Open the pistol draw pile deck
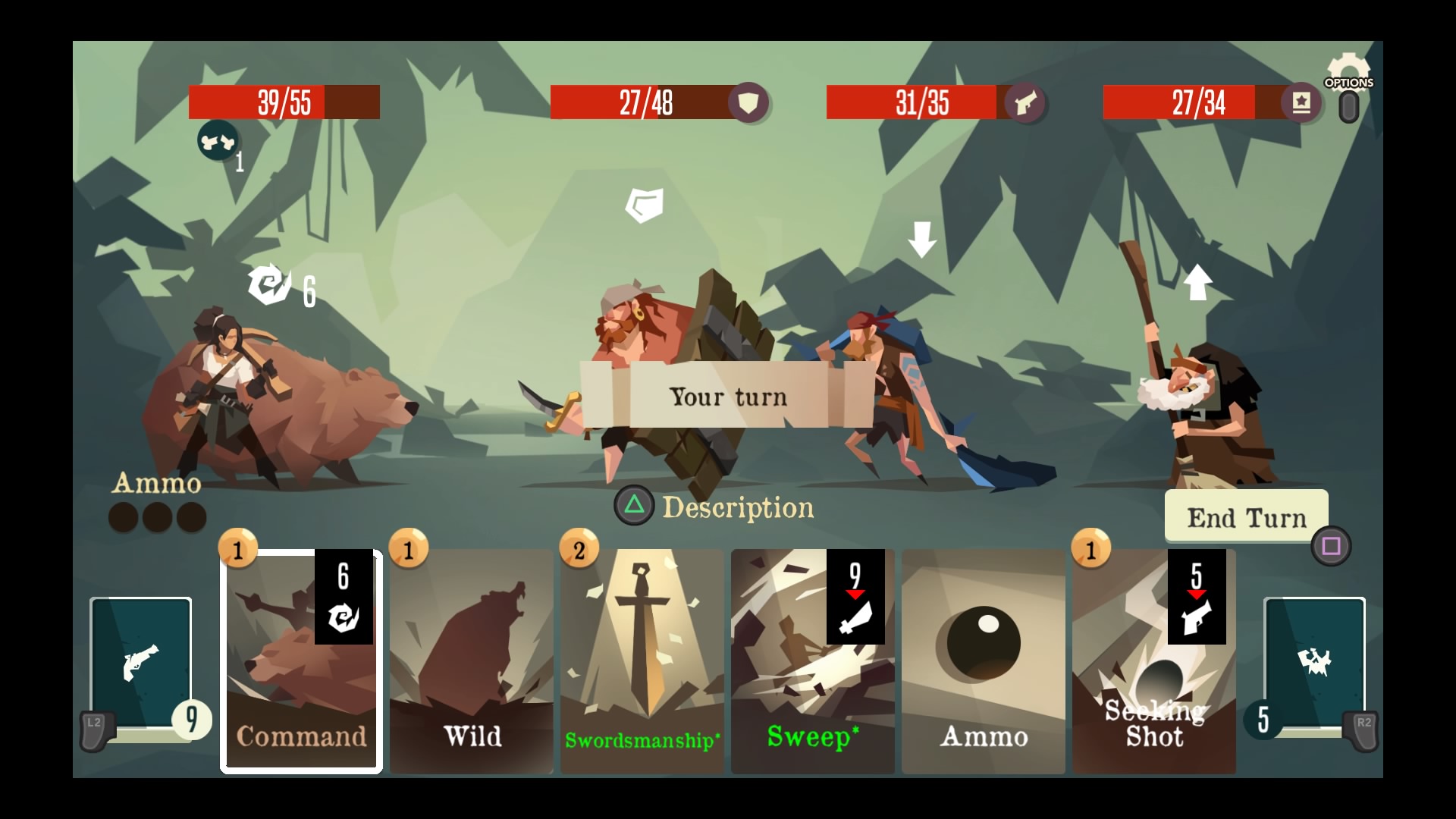 [141, 663]
